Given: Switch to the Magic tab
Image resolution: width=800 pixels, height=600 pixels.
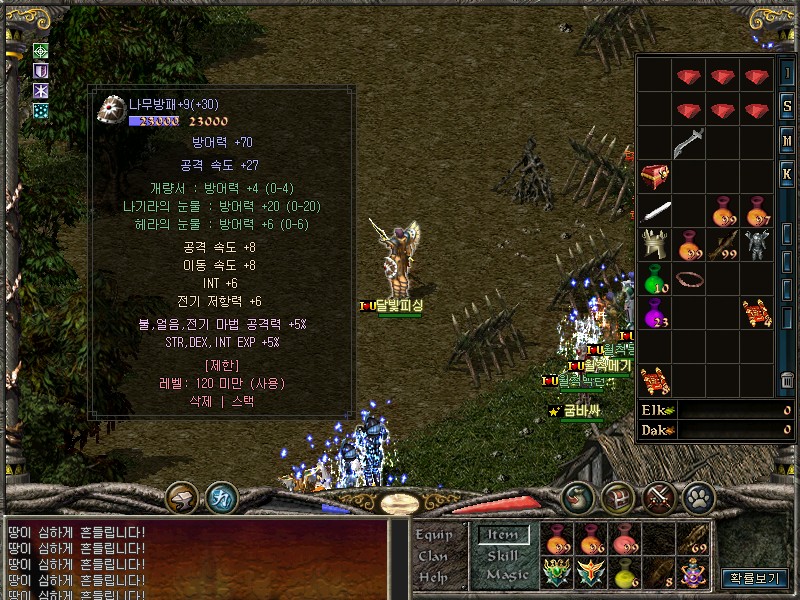Looking at the screenshot, I should point(505,575).
